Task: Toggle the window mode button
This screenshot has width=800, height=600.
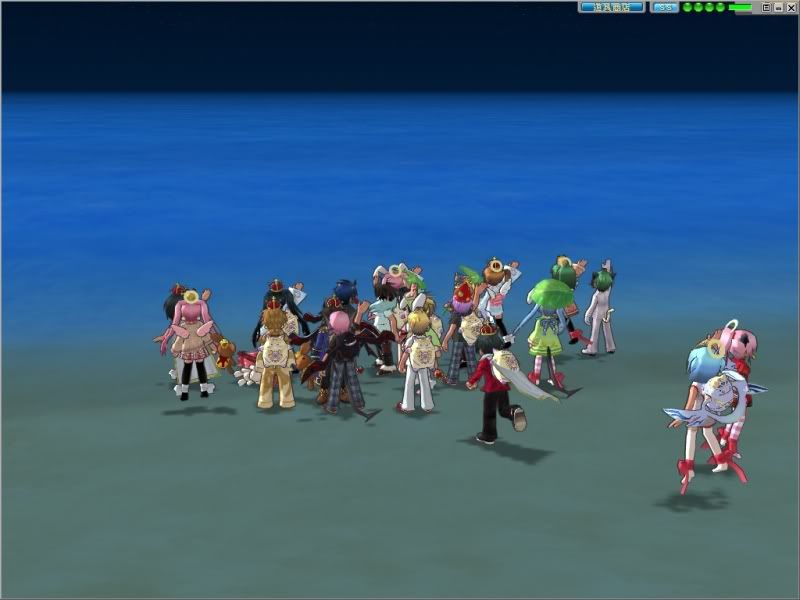Action: click(766, 7)
